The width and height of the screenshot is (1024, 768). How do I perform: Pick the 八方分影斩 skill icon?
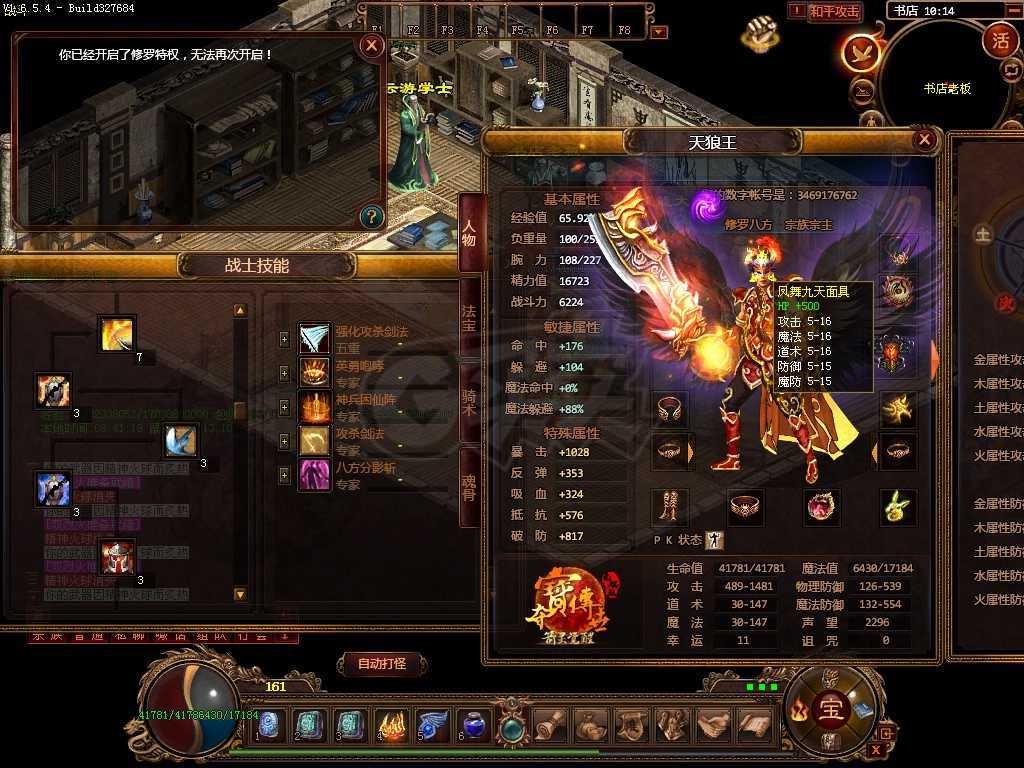315,474
